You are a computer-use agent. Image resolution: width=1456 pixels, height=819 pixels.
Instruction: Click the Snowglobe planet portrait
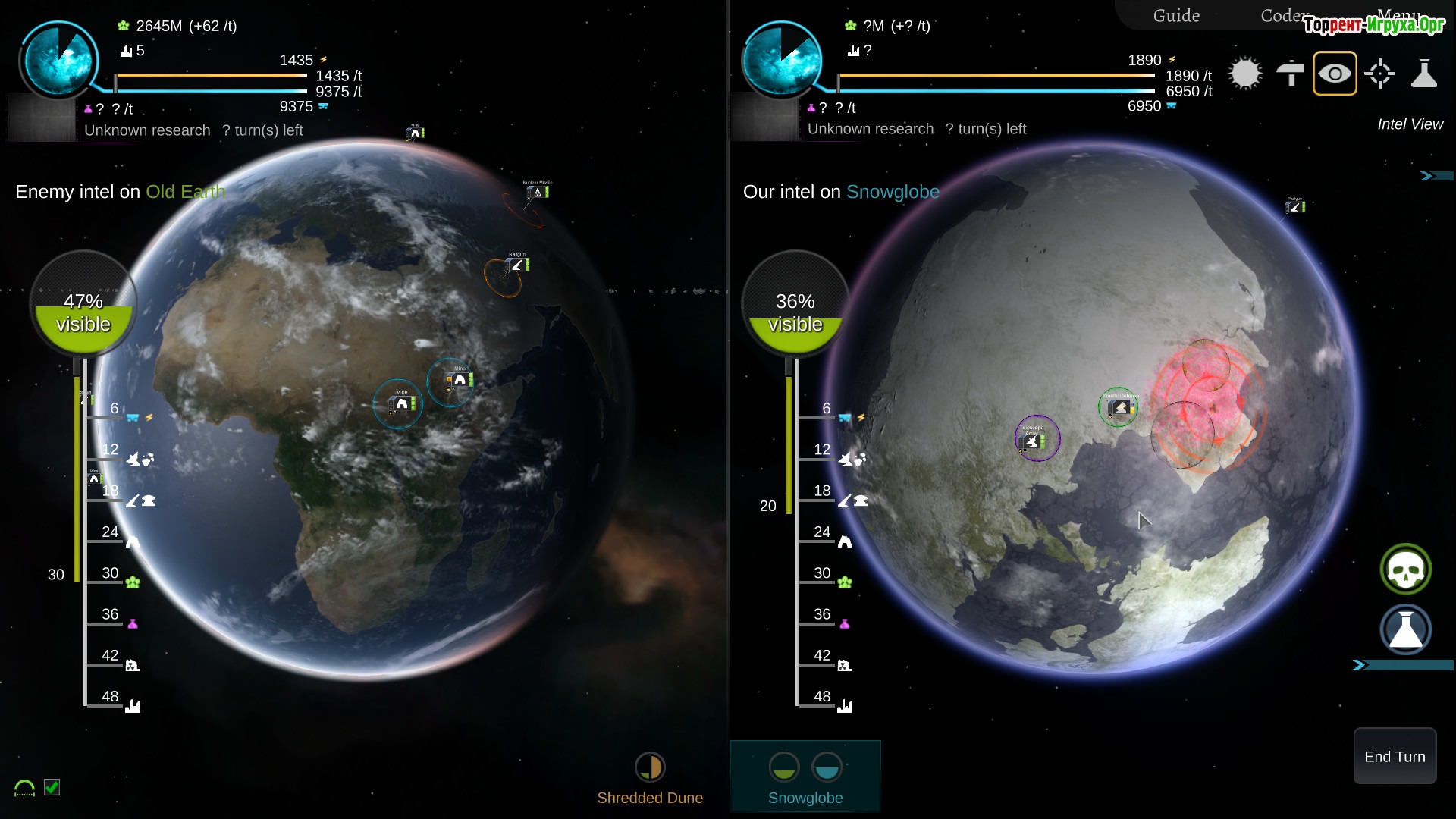pyautogui.click(x=781, y=59)
